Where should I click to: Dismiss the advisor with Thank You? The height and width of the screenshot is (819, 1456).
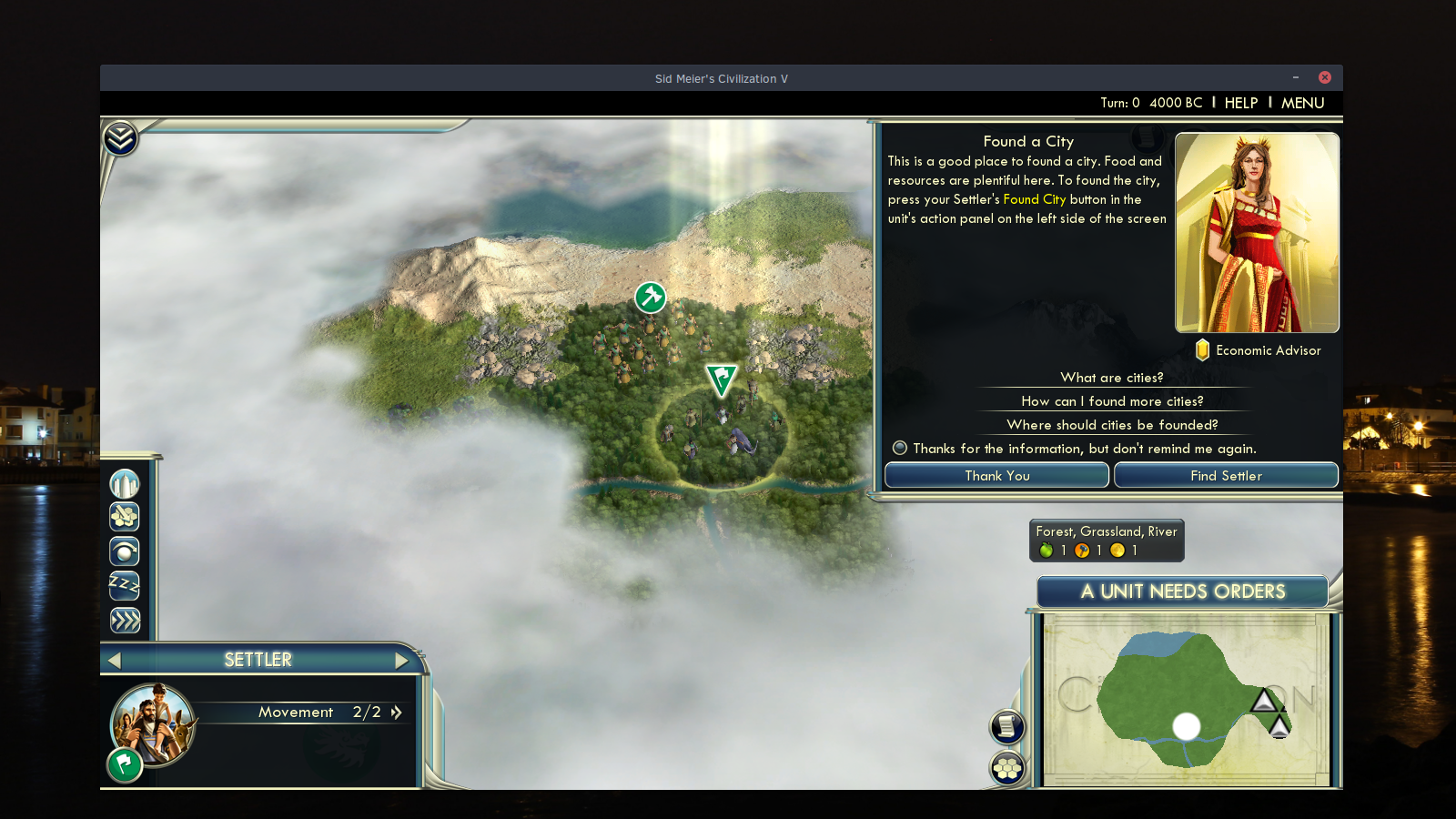coord(996,476)
